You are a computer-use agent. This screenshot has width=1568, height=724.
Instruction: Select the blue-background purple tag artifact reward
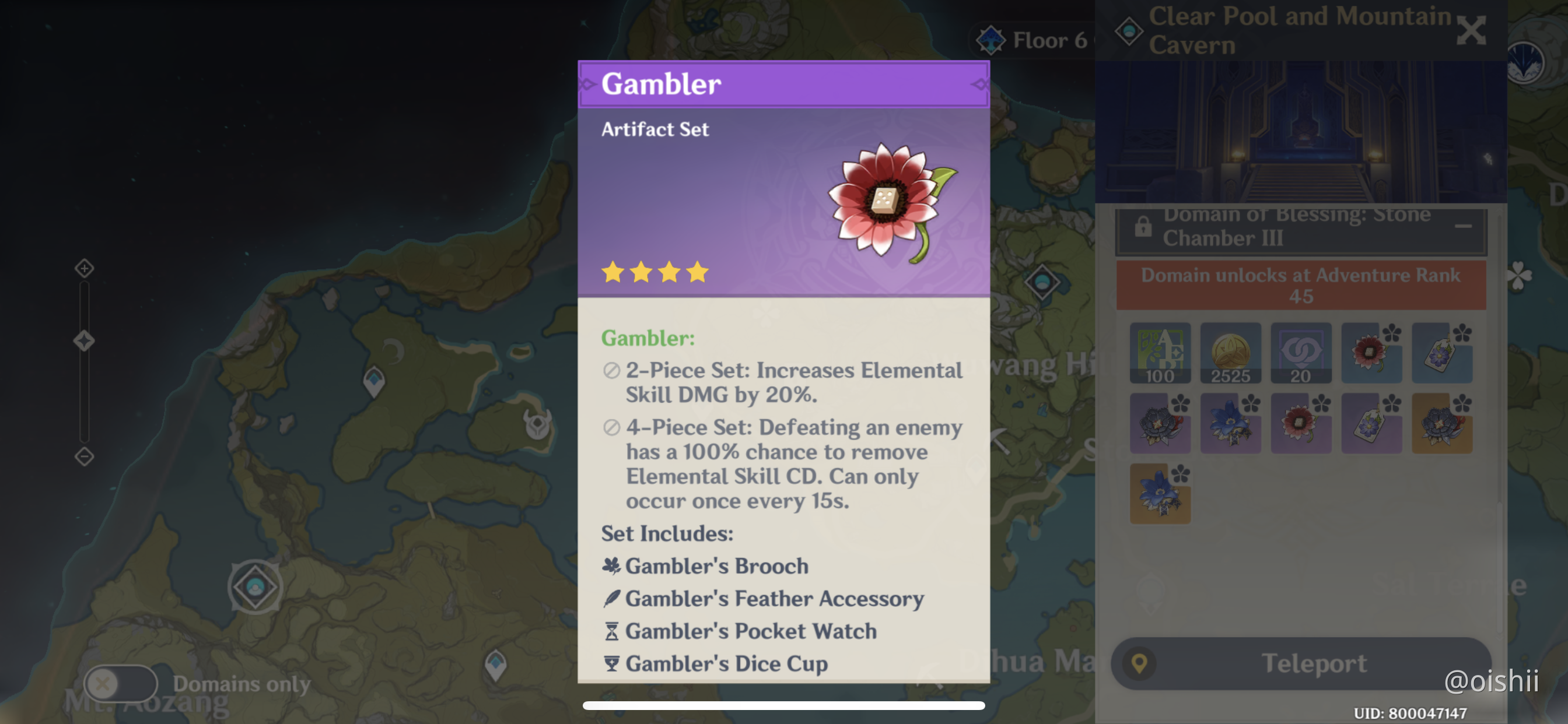[x=1441, y=353]
